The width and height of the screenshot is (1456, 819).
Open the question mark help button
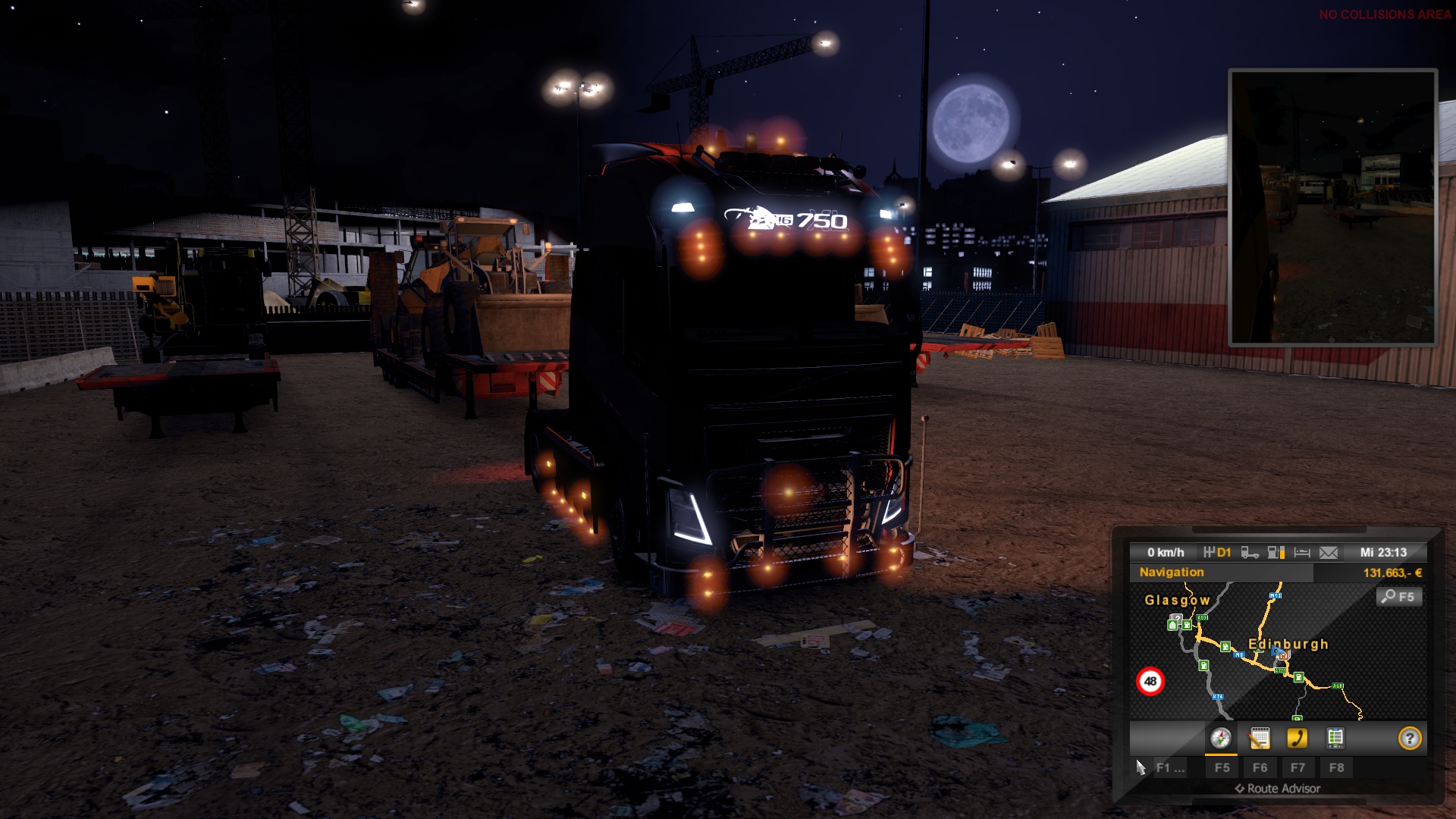1409,738
